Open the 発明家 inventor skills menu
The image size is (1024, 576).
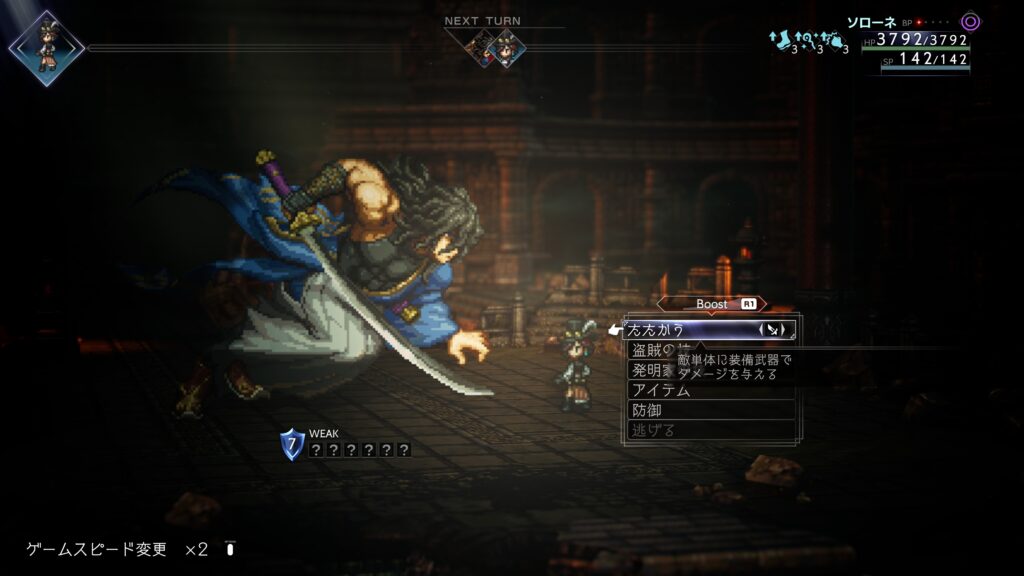click(x=651, y=370)
